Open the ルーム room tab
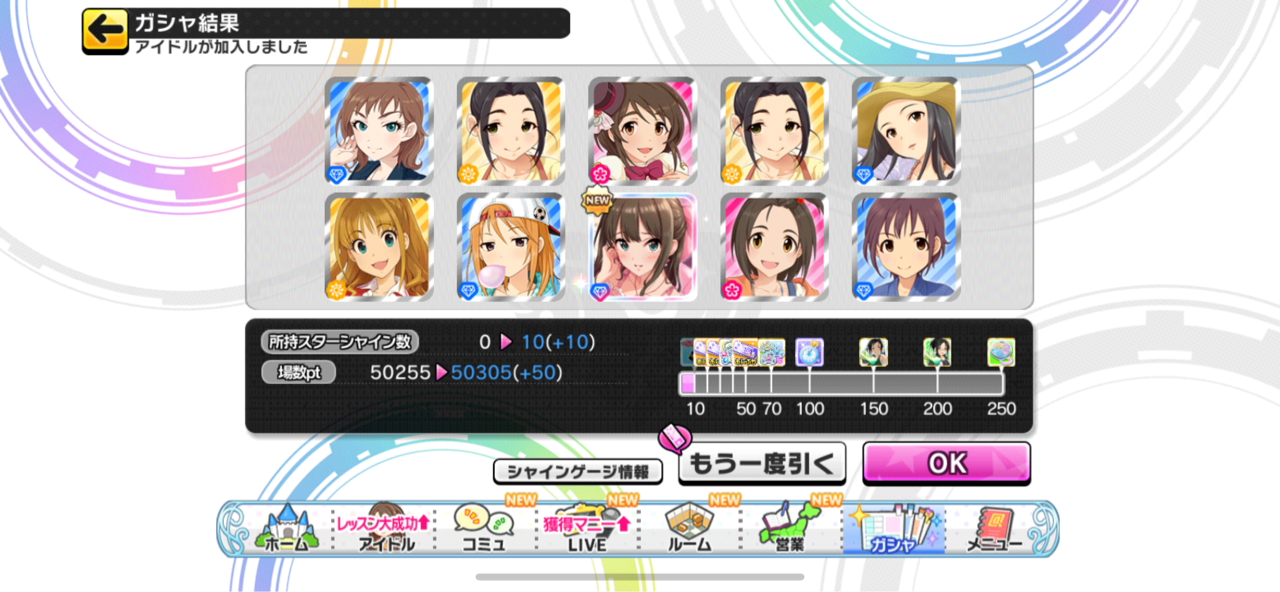This screenshot has height=592, width=1280. click(689, 529)
